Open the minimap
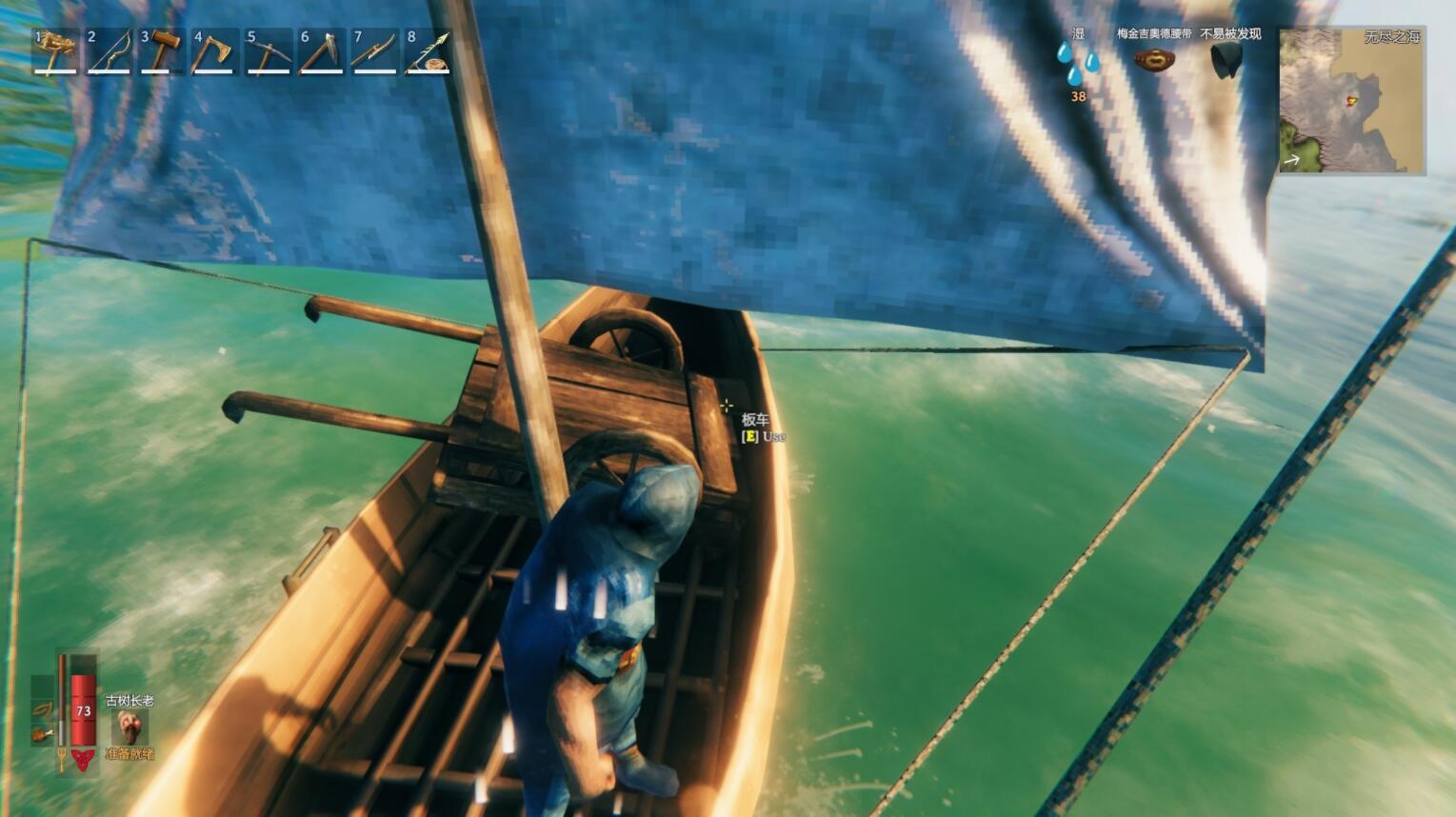 coord(1351,101)
